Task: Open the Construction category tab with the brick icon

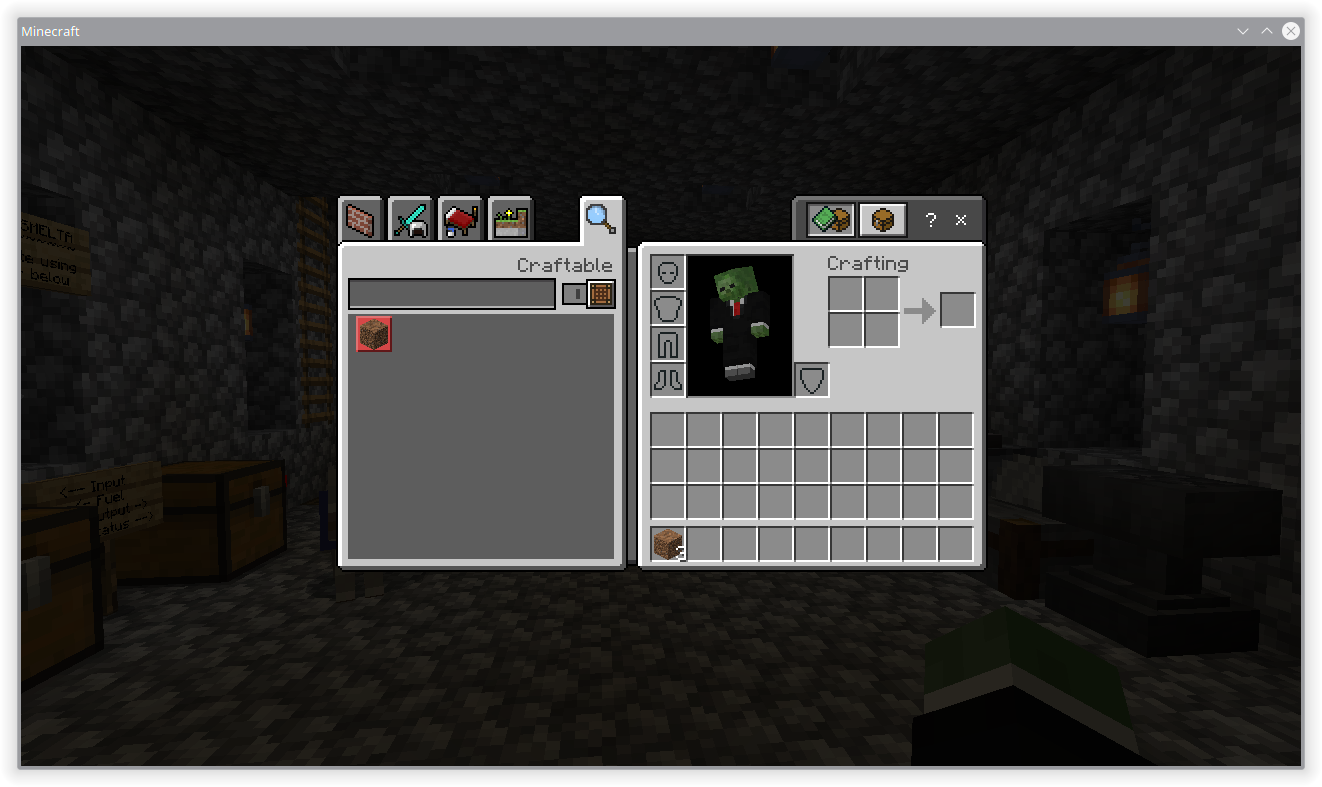Action: (x=361, y=219)
